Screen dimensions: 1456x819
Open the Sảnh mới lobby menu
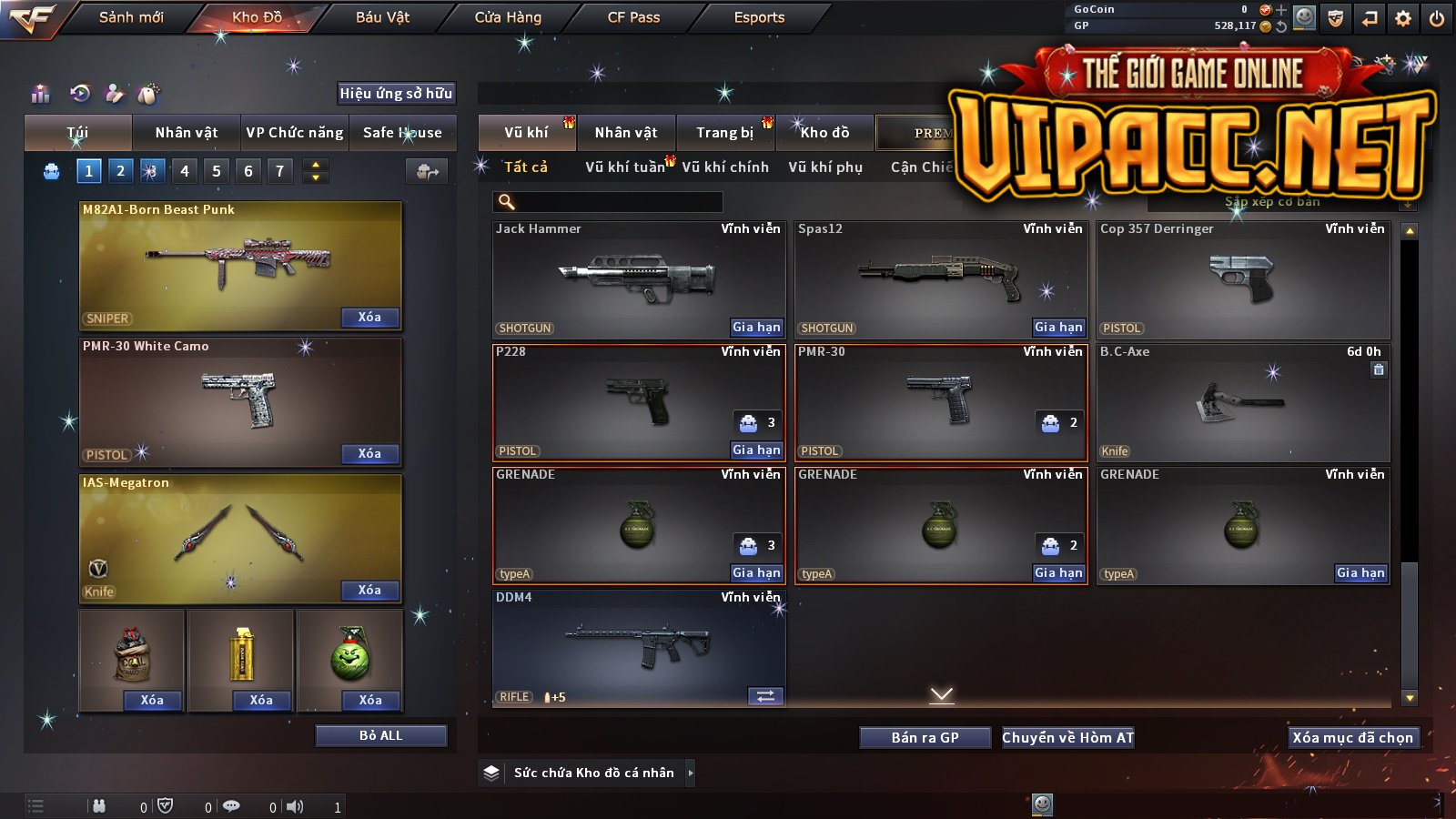[131, 17]
